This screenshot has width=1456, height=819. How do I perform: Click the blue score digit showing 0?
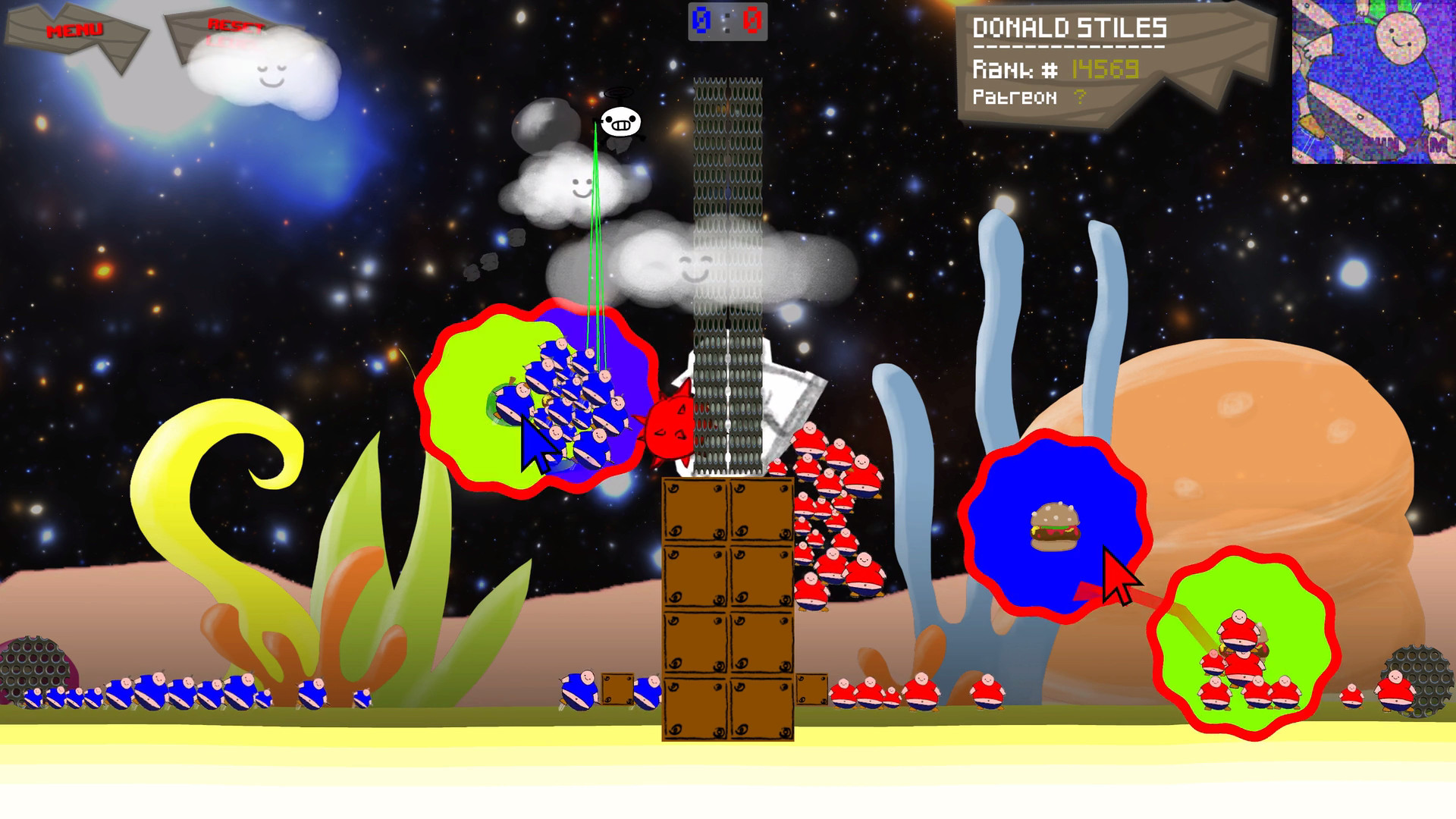point(701,18)
